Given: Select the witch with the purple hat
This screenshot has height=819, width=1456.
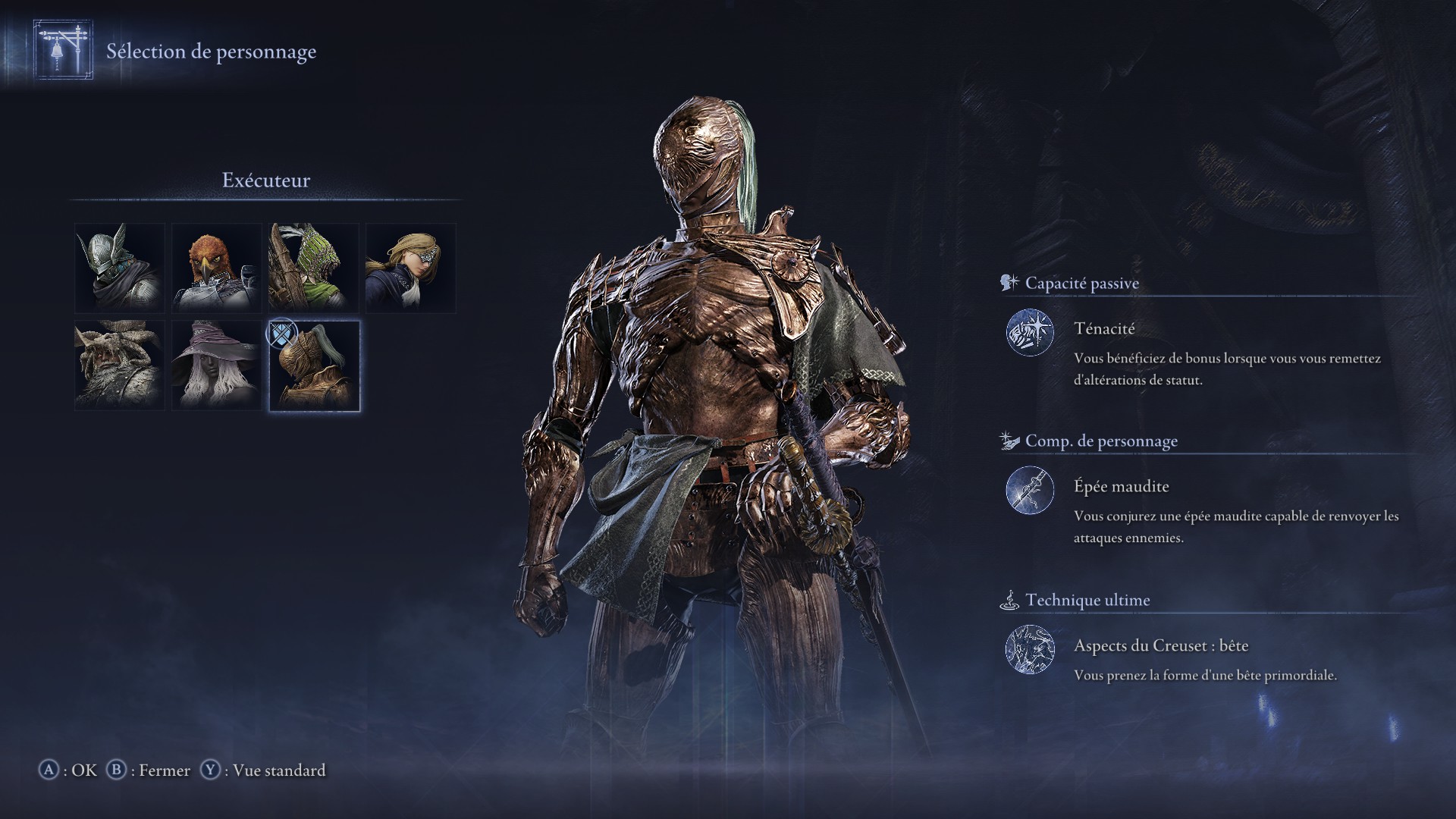Looking at the screenshot, I should coord(216,366).
